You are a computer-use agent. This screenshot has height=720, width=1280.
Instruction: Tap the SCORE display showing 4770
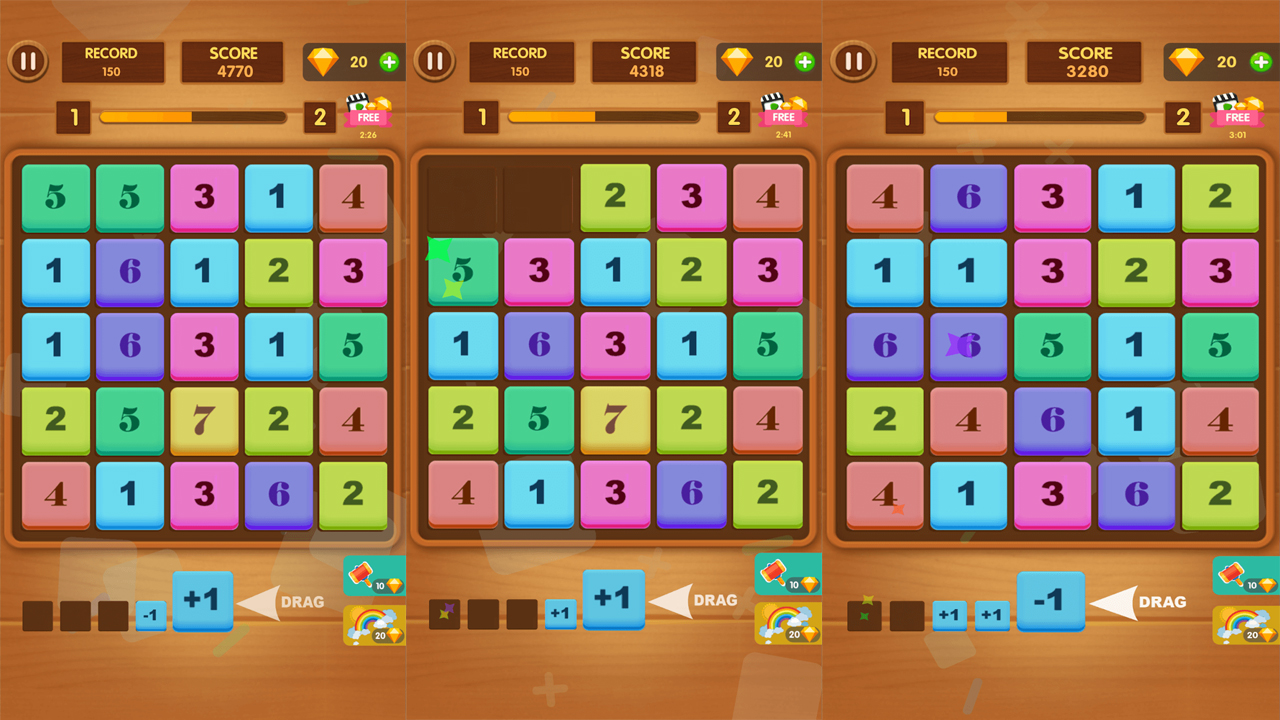[x=232, y=60]
